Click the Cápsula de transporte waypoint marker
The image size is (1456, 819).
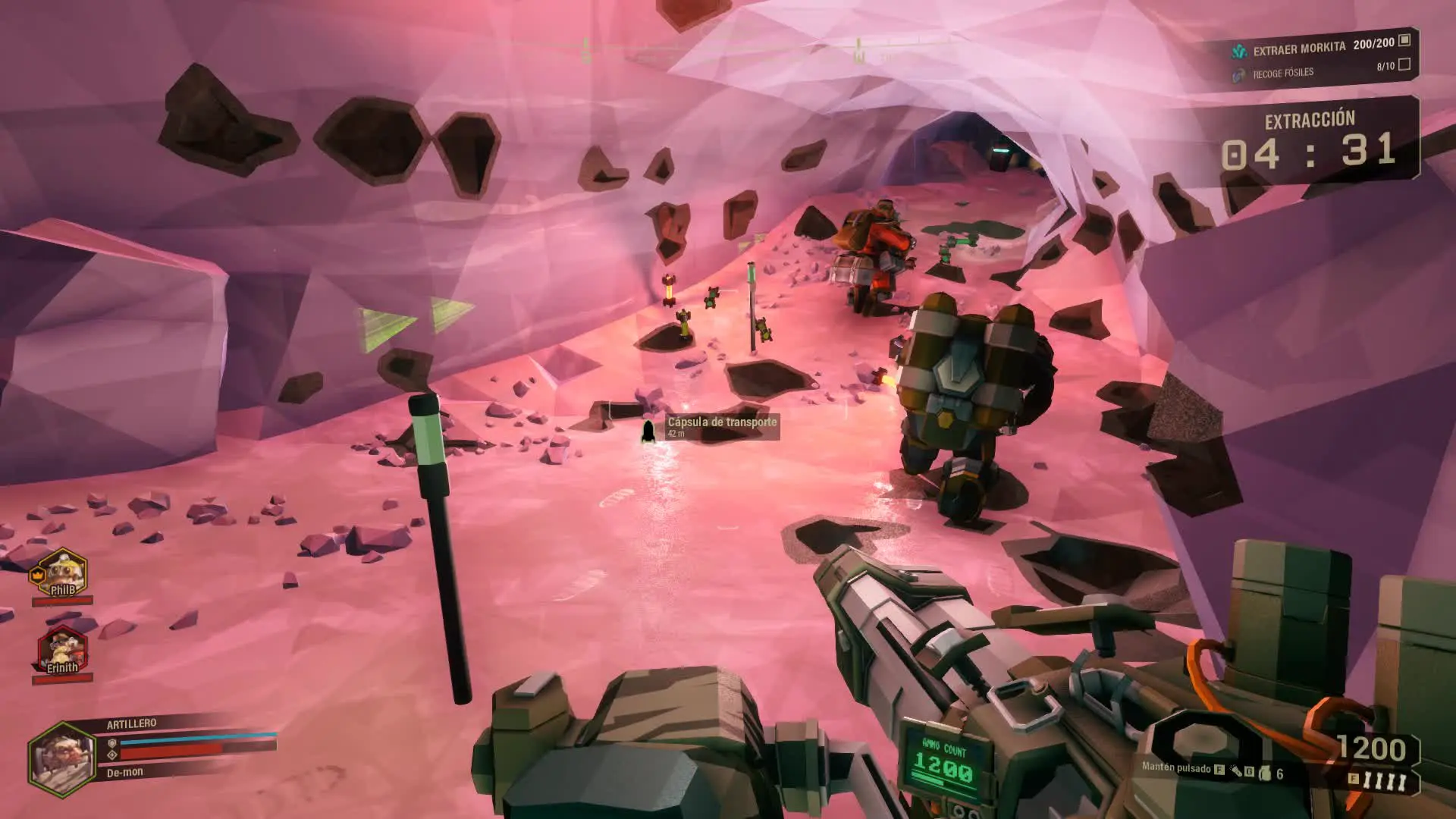pyautogui.click(x=648, y=431)
